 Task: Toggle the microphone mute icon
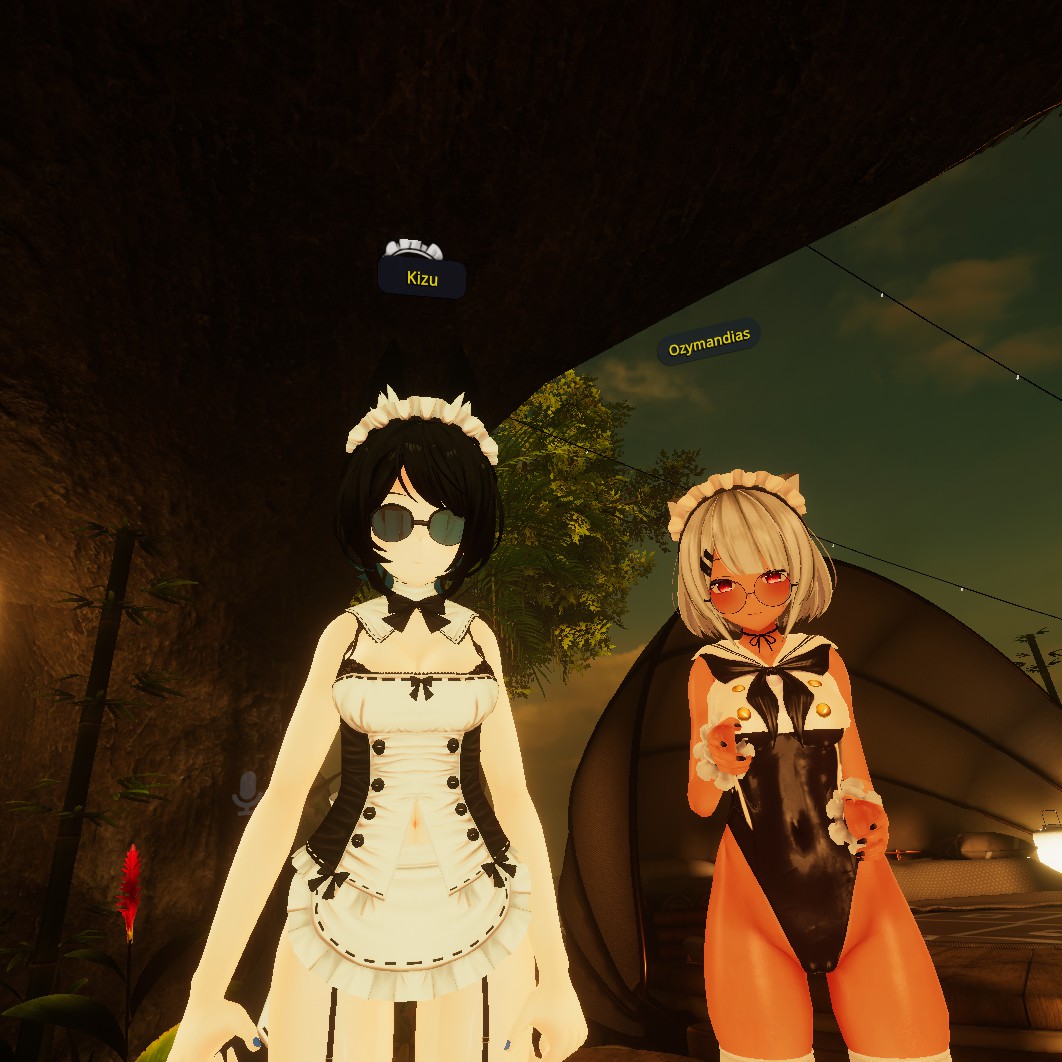247,792
